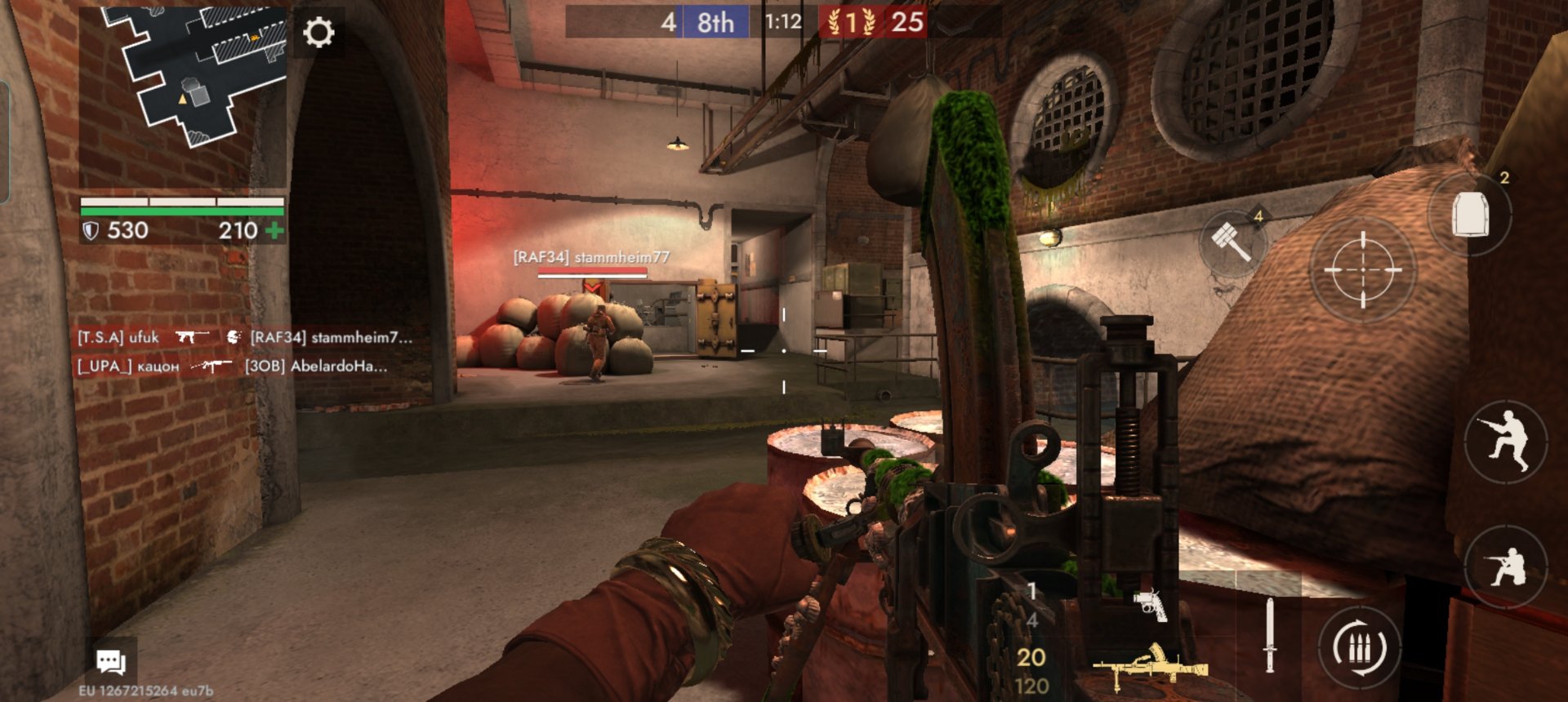Open the settings gear menu

[x=318, y=33]
